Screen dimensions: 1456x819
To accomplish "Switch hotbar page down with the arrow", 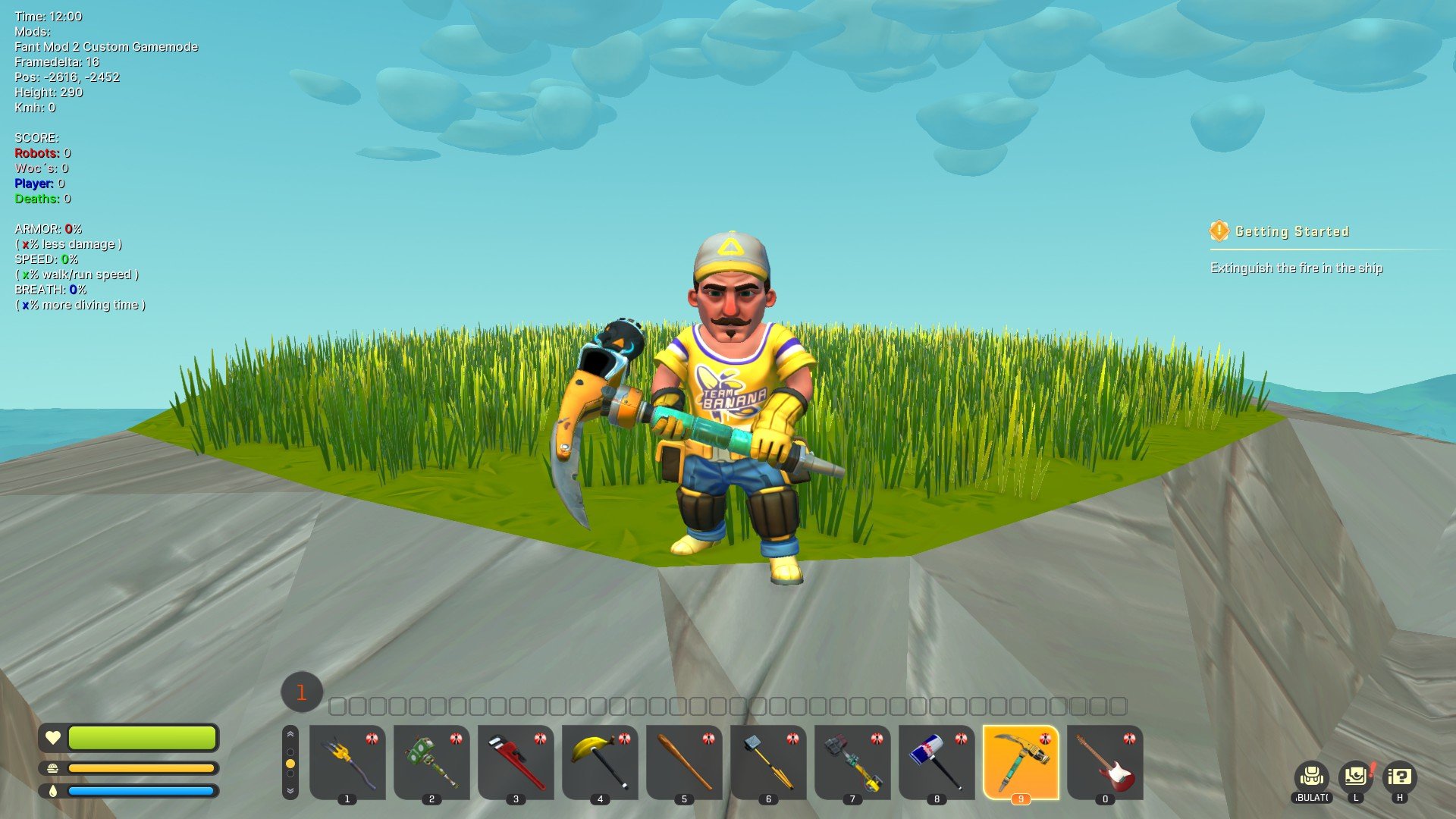I will (x=290, y=790).
